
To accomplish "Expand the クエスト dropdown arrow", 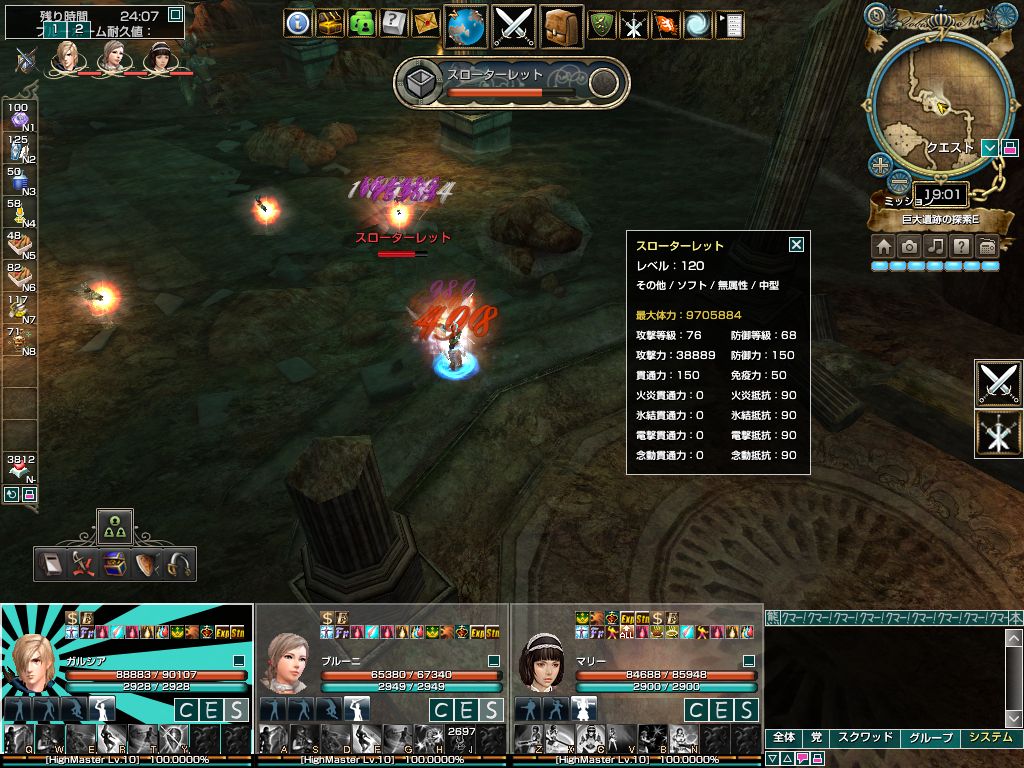I will [x=989, y=148].
